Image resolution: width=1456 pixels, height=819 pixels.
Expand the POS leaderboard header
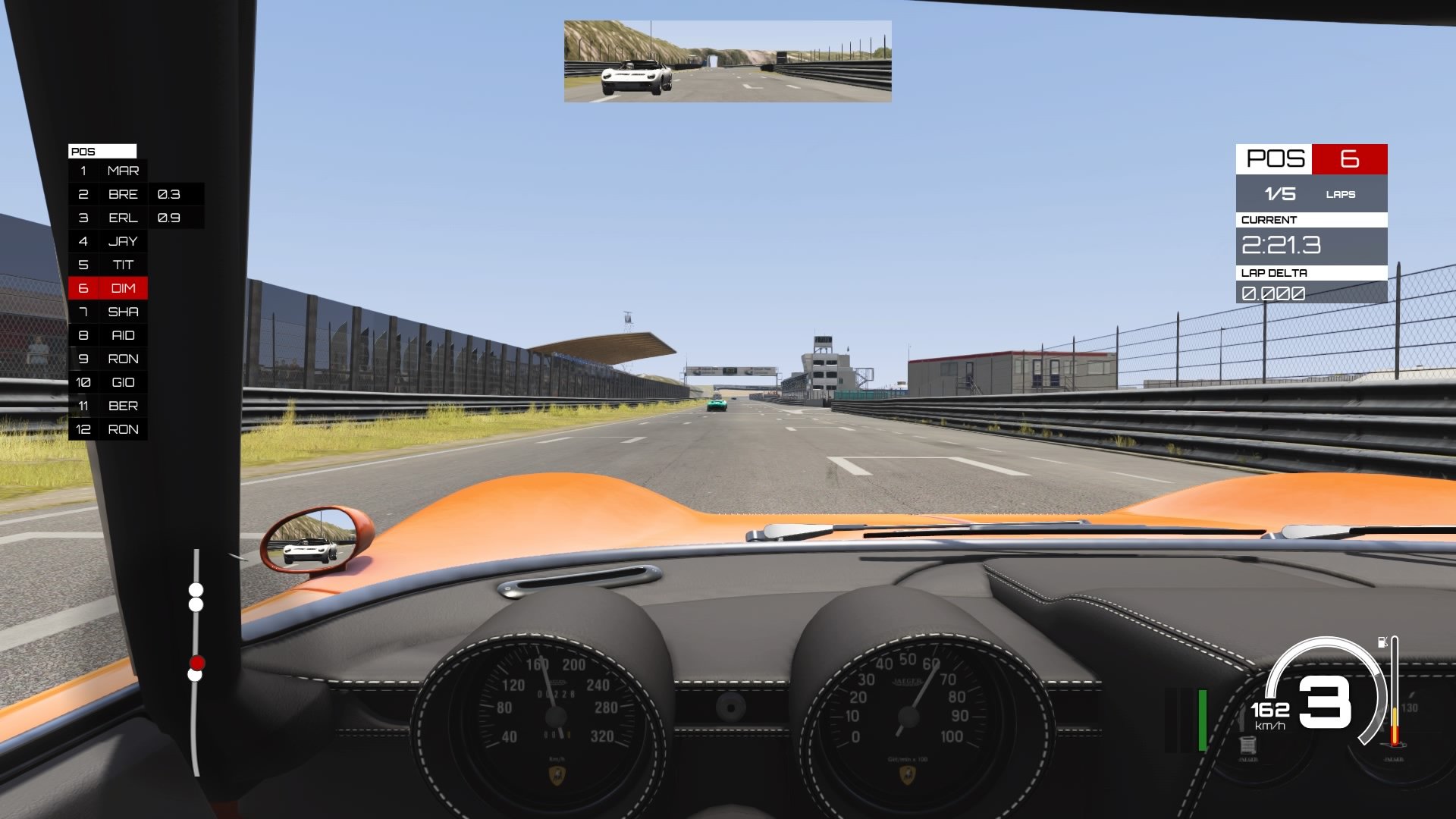pyautogui.click(x=103, y=151)
